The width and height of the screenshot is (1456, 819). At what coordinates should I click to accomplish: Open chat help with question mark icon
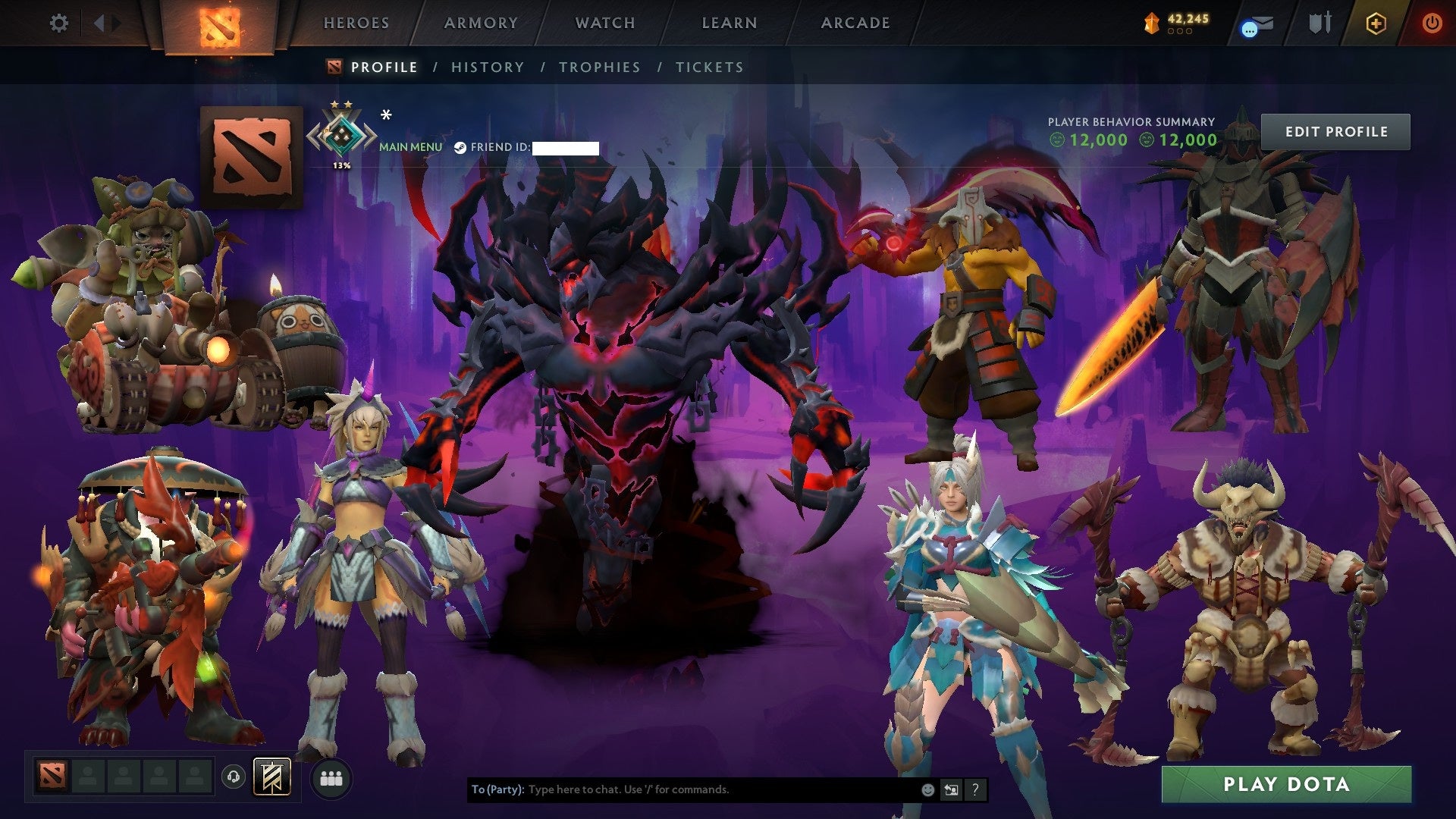click(x=975, y=789)
